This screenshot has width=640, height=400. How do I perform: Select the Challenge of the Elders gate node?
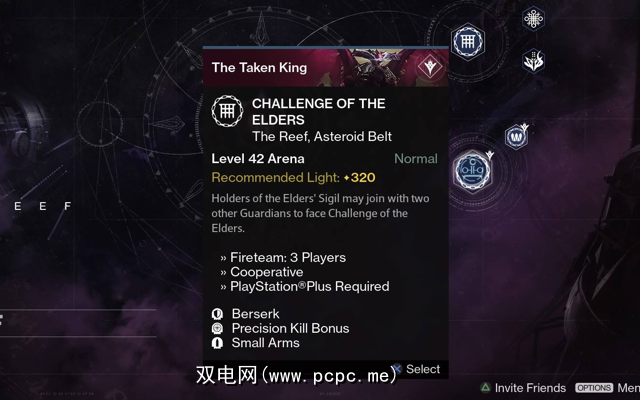(464, 42)
